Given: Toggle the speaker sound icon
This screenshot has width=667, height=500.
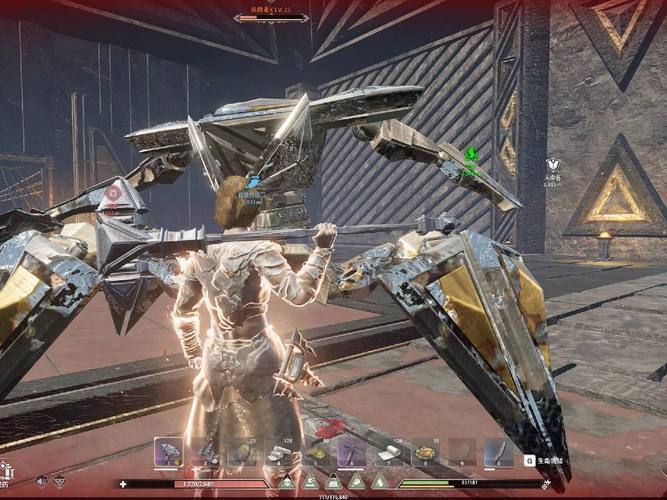Looking at the screenshot, I should [41, 481].
